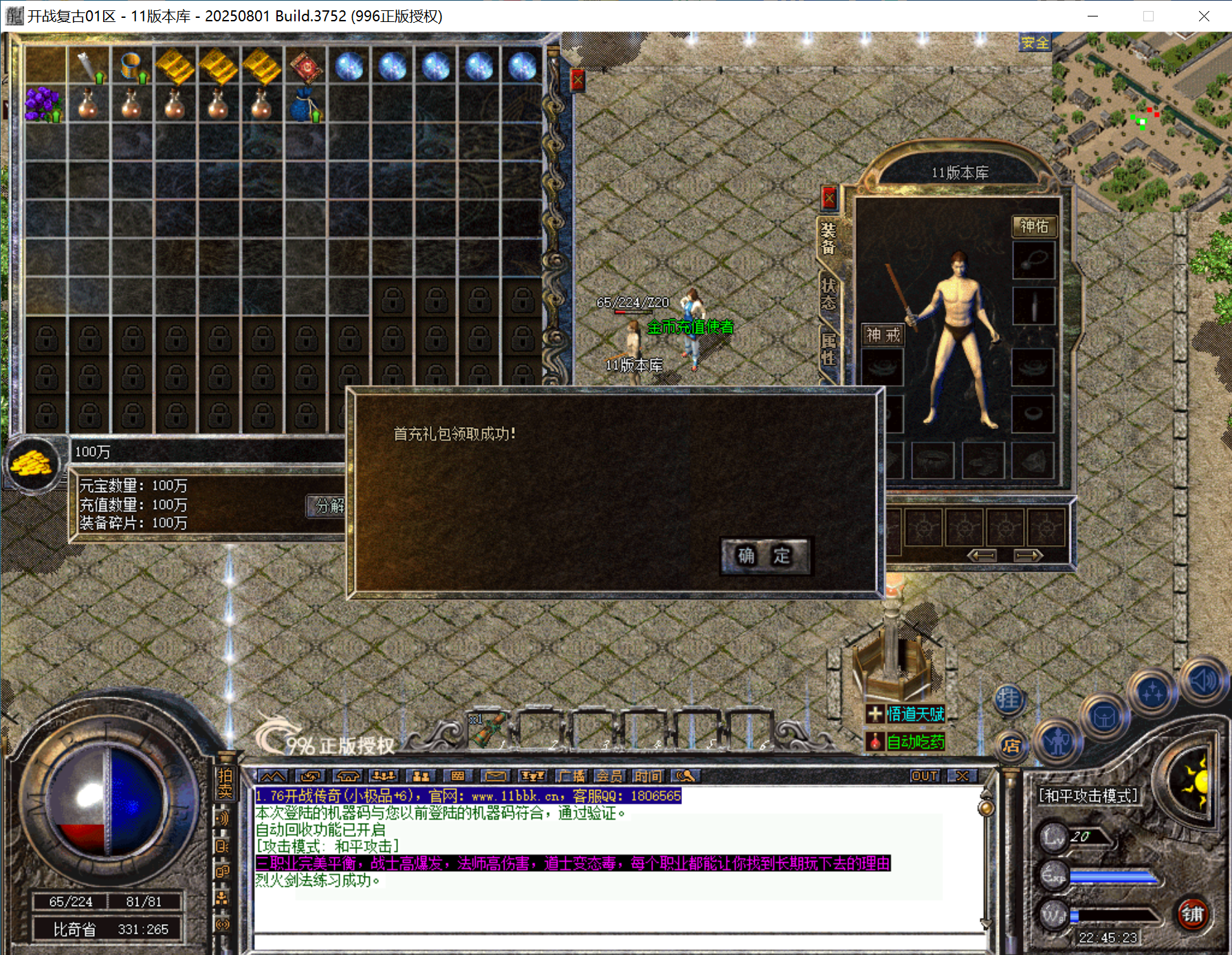Click the 神戒 button beside the character

click(883, 335)
